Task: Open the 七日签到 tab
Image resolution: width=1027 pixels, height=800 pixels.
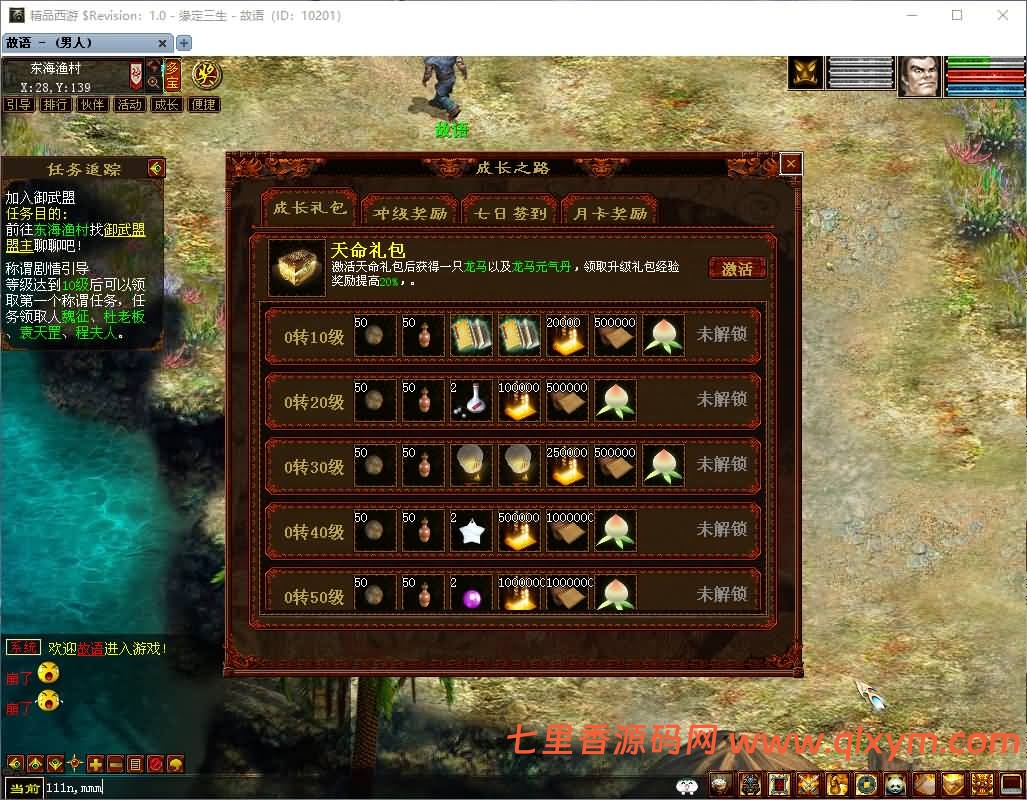Action: (510, 213)
